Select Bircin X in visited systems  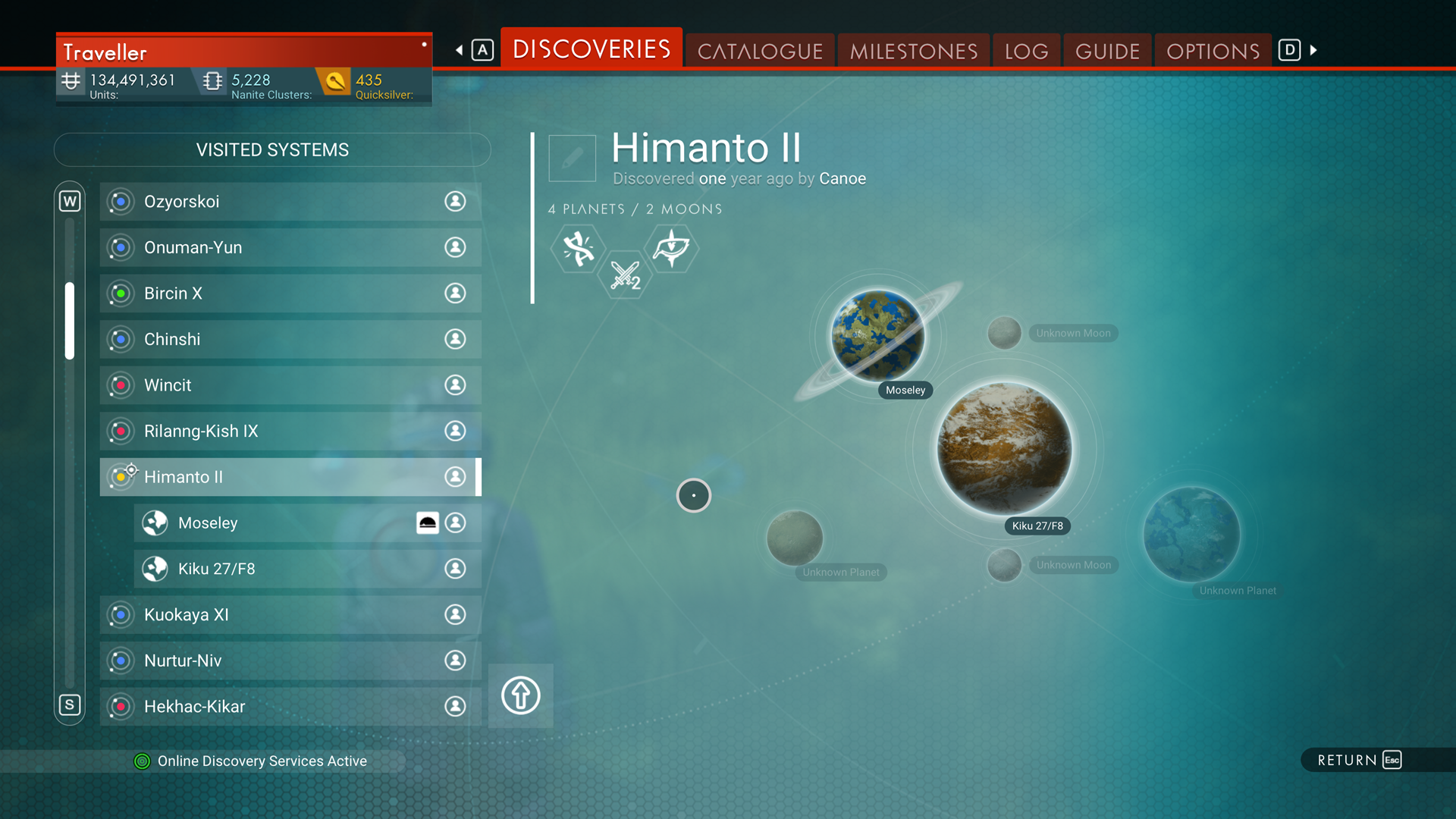pos(290,293)
